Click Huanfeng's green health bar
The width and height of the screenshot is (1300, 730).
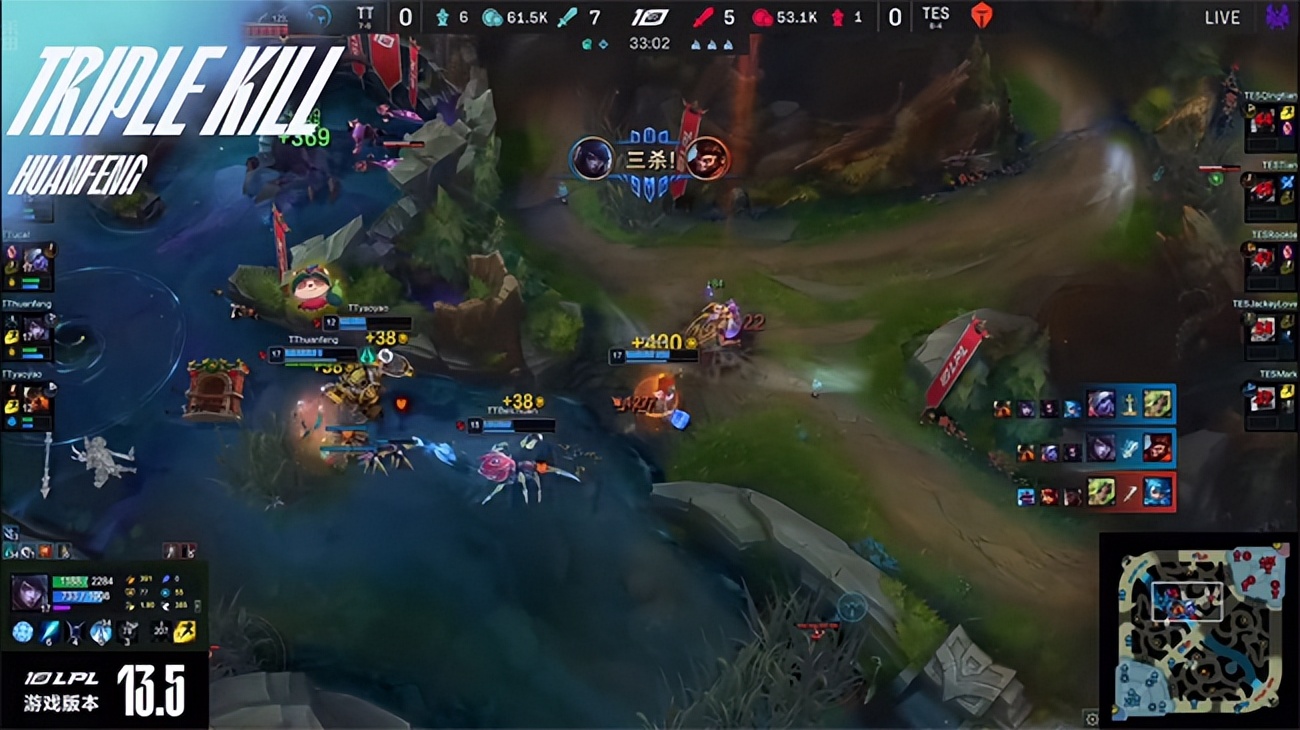pyautogui.click(x=69, y=582)
